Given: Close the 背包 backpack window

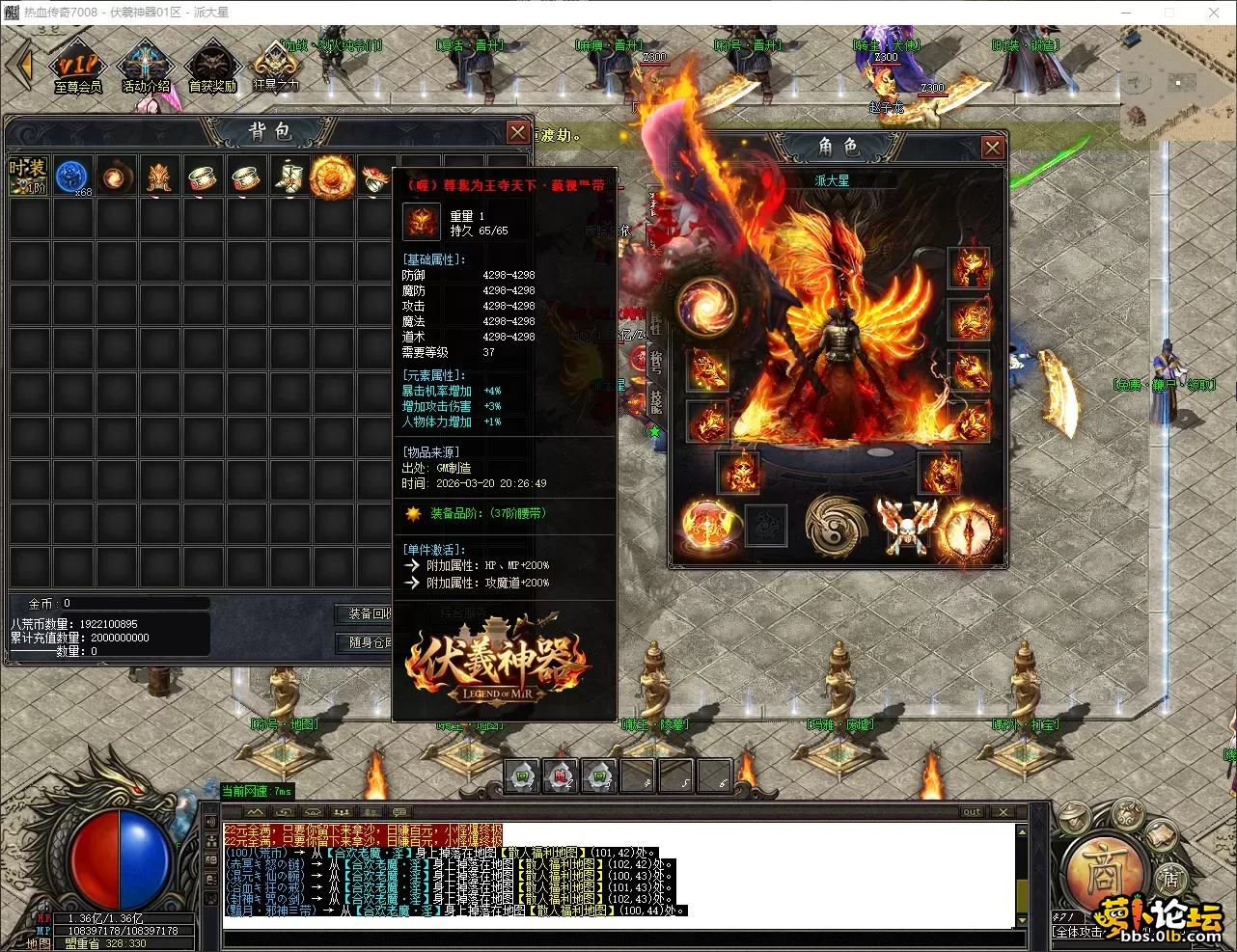Looking at the screenshot, I should coord(518,132).
